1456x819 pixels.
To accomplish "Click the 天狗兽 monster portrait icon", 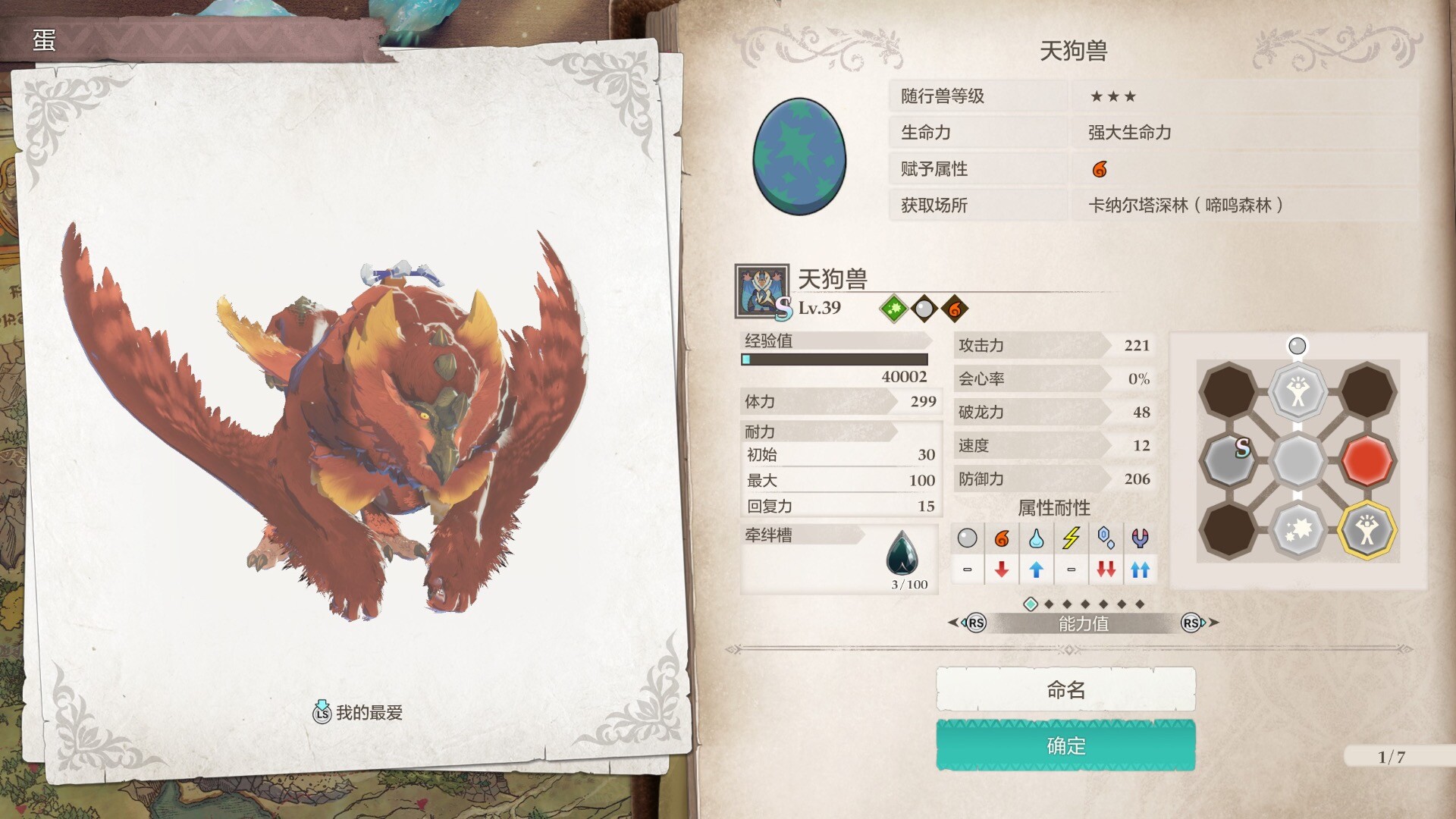I will [x=761, y=290].
